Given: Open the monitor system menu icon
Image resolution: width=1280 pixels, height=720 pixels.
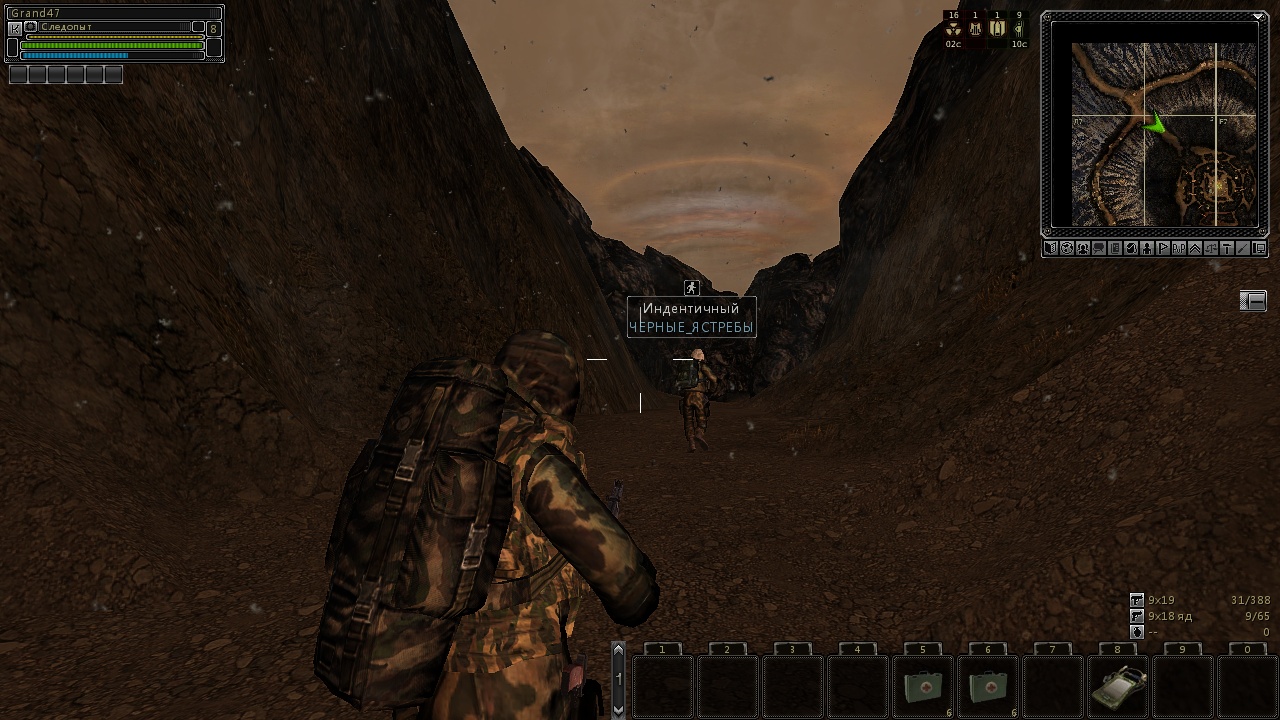Looking at the screenshot, I should (1260, 248).
